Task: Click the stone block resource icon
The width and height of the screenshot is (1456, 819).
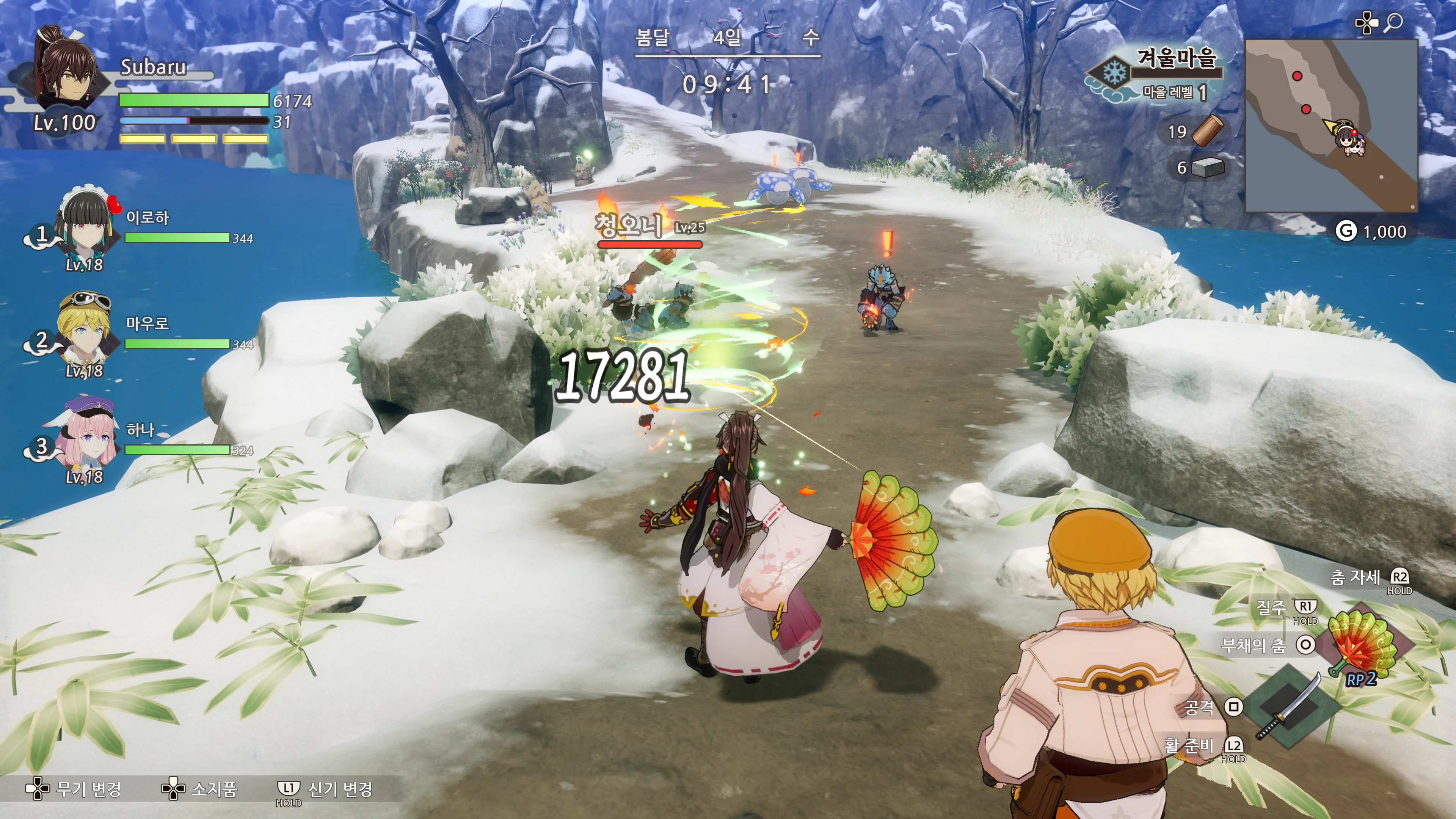Action: coord(1207,167)
